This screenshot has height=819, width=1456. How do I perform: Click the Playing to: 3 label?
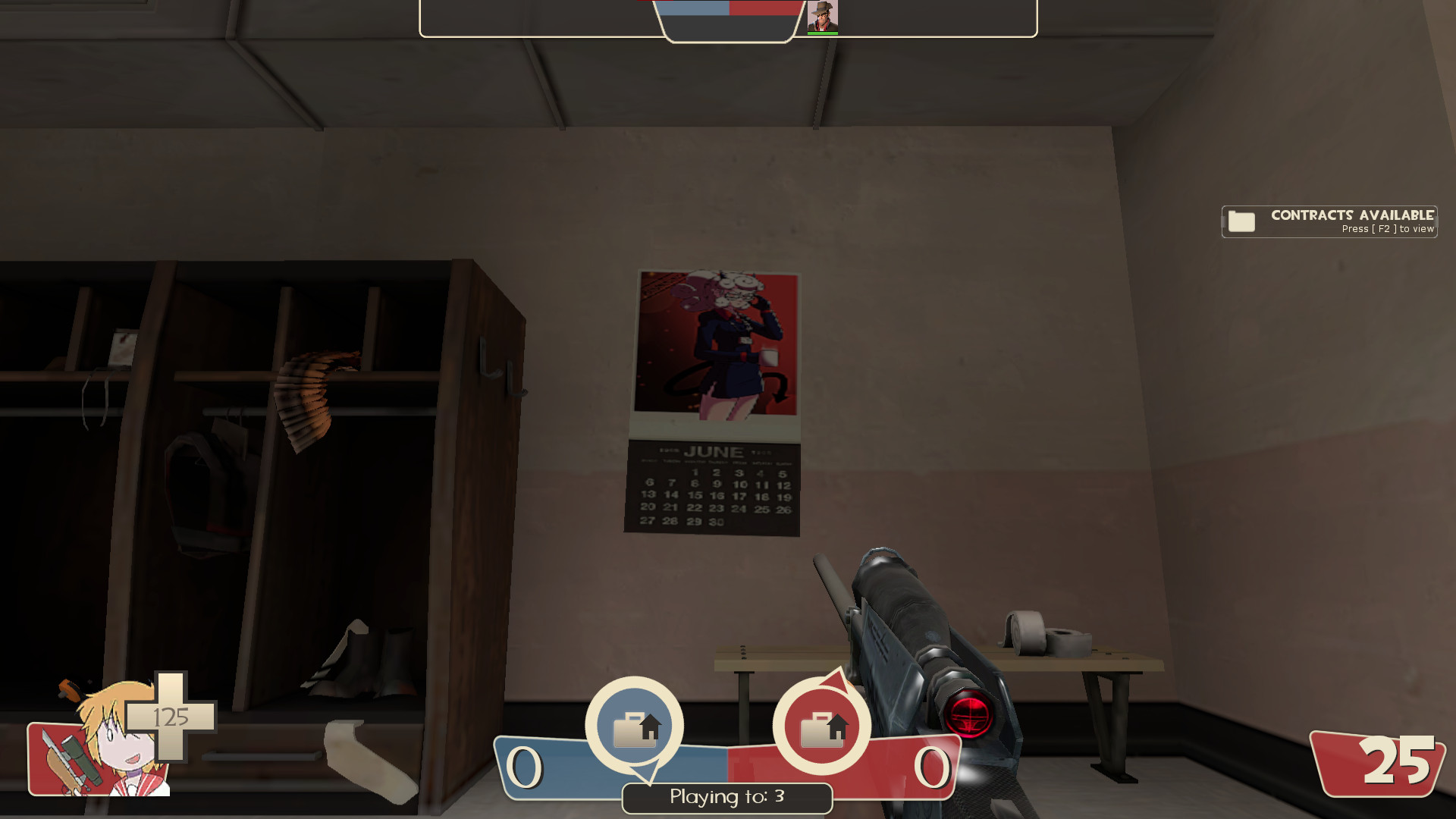[x=726, y=798]
